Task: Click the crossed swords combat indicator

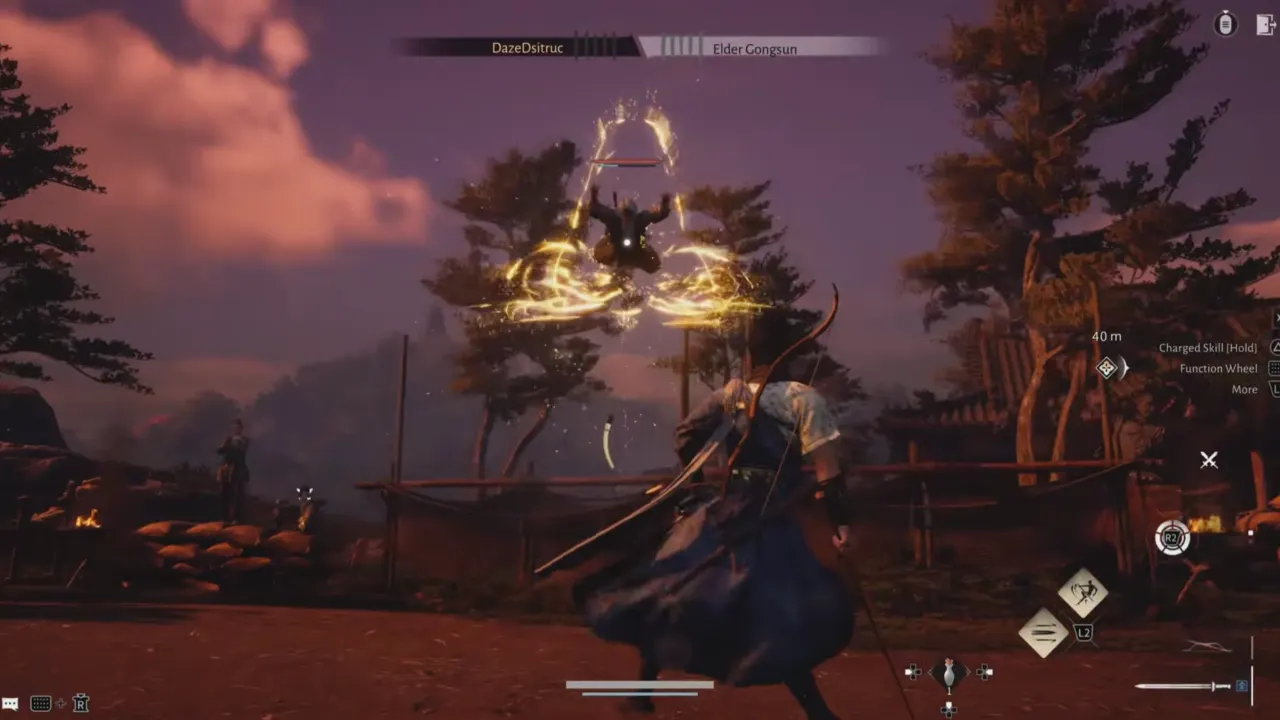Action: 1207,461
